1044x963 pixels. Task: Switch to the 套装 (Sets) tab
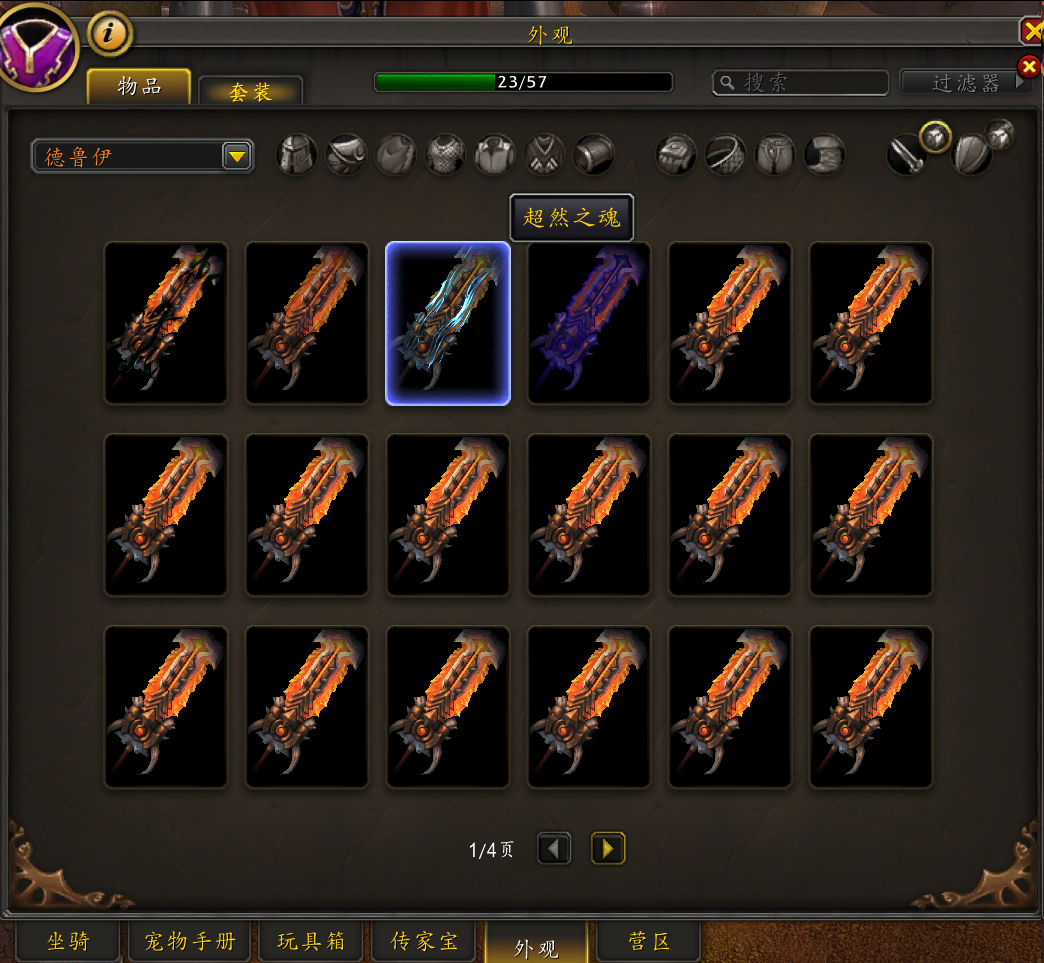(x=250, y=92)
